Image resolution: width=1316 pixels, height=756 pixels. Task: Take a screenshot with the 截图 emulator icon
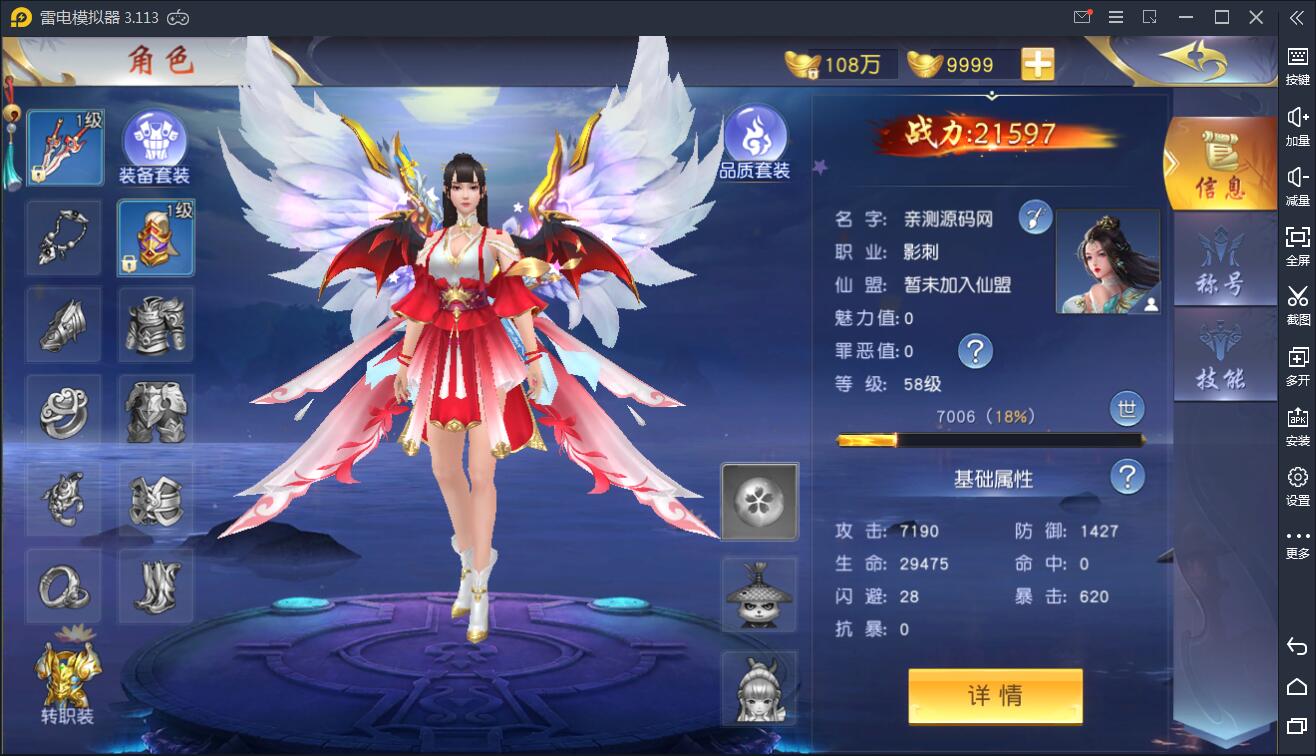1297,305
